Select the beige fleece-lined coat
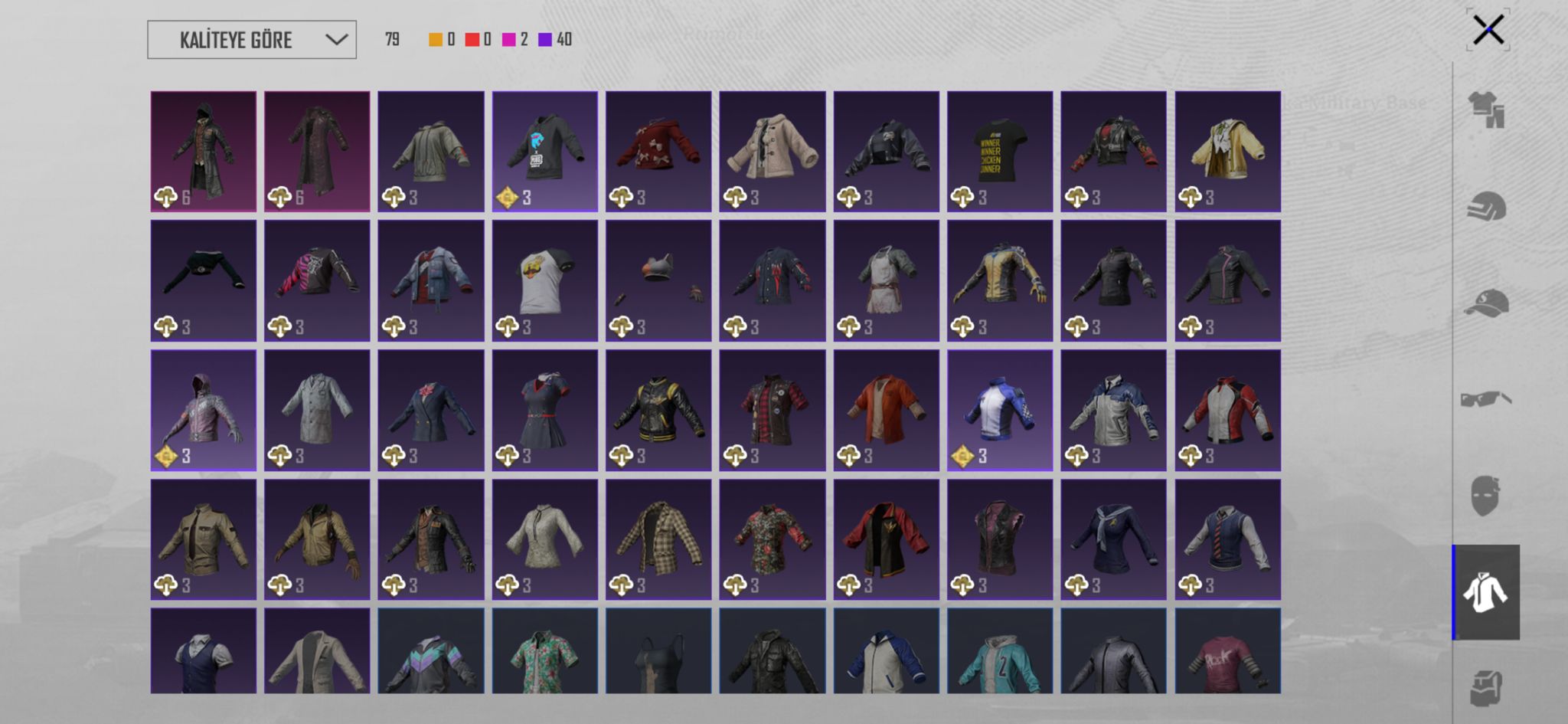Viewport: 1568px width, 724px height. click(772, 152)
